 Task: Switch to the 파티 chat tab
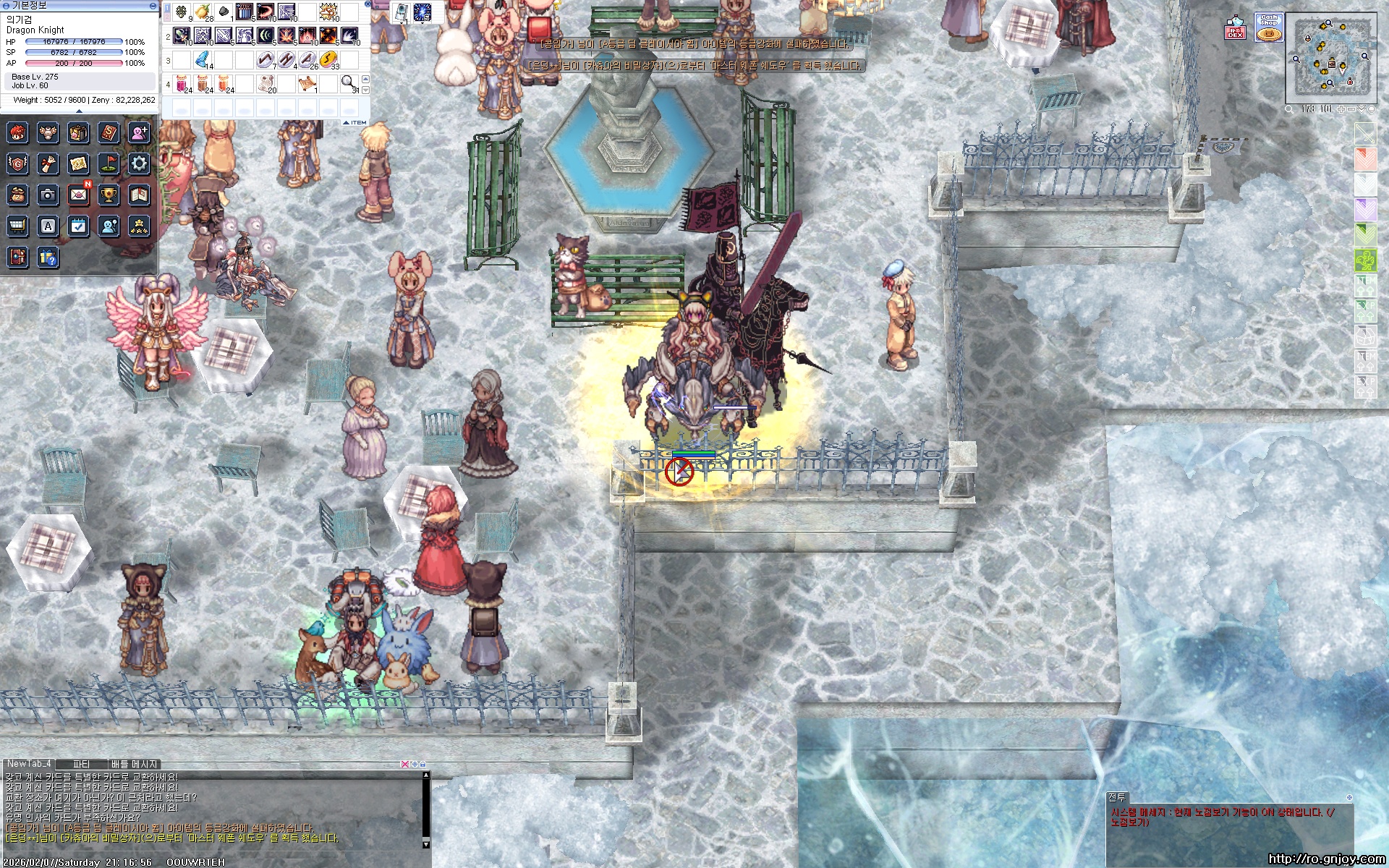tap(81, 764)
